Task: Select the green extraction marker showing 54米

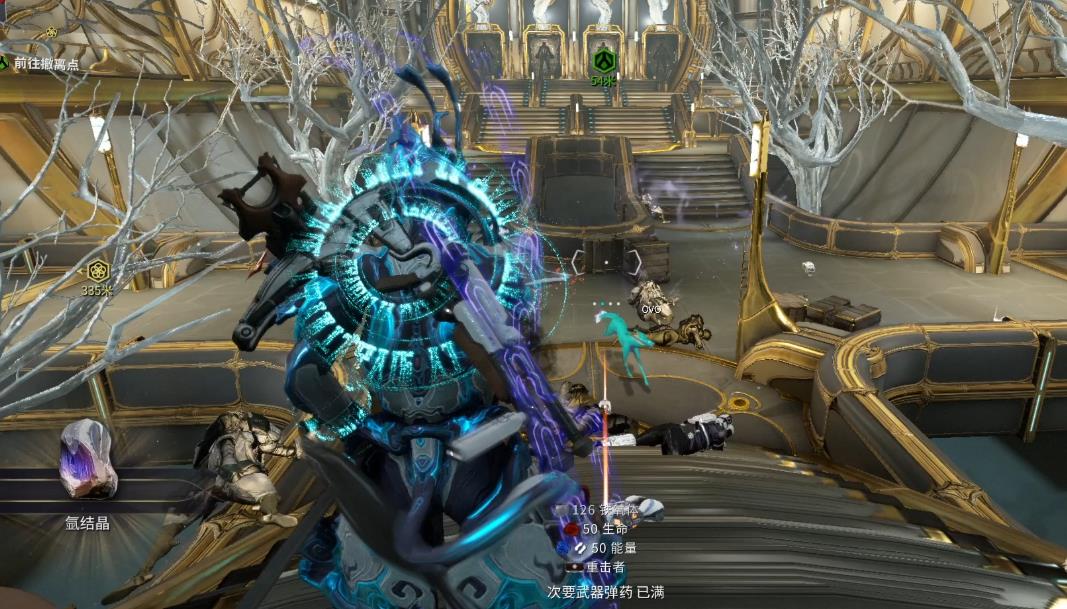Action: 602,61
